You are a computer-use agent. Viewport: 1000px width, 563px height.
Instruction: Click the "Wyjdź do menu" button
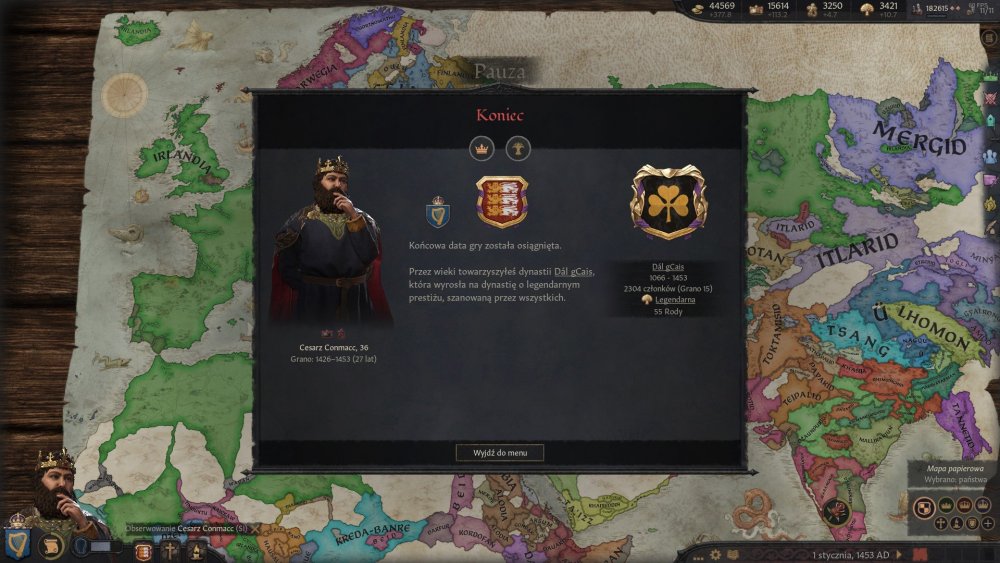point(500,452)
